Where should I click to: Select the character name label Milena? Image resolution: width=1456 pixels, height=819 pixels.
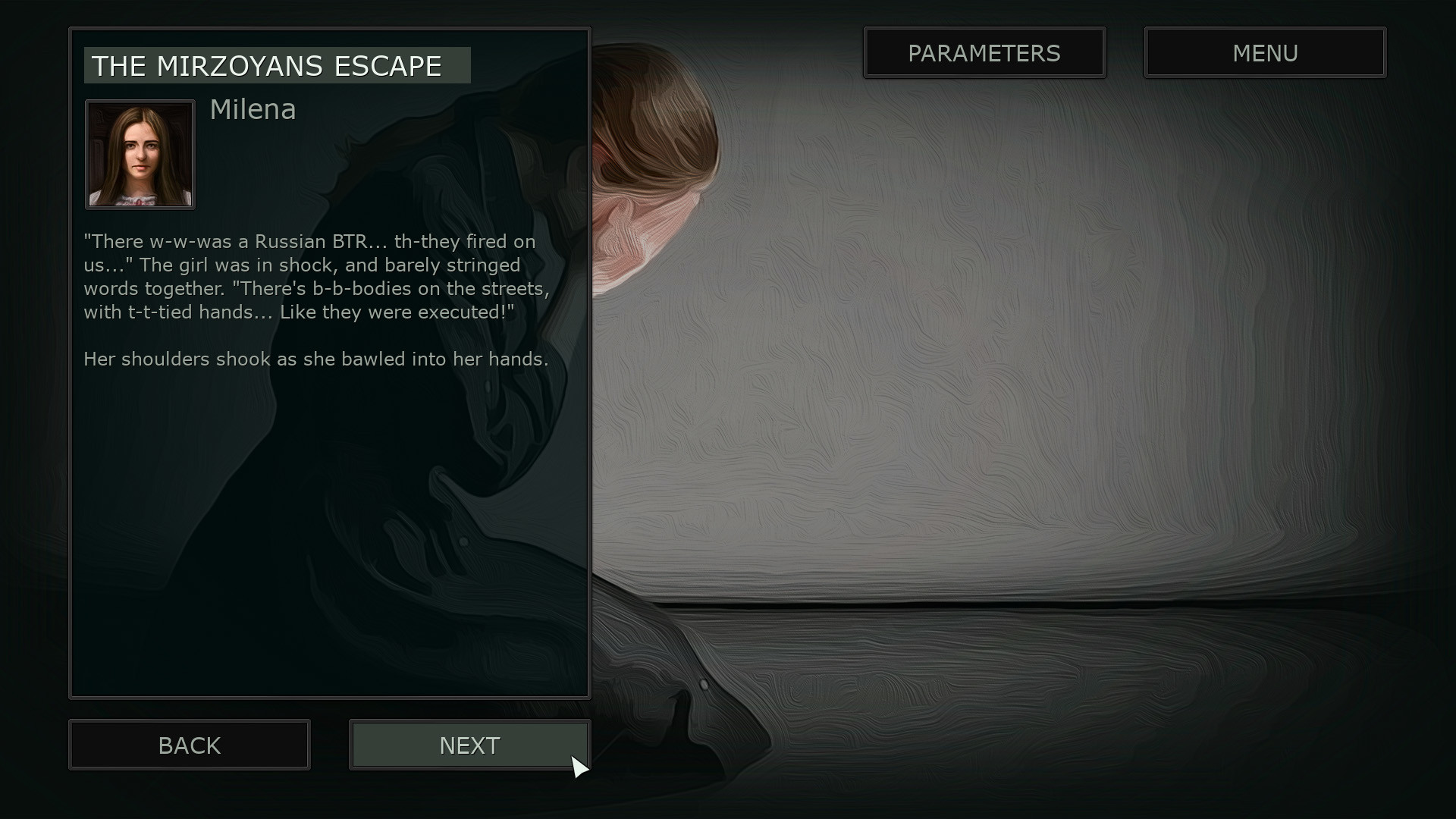click(253, 109)
